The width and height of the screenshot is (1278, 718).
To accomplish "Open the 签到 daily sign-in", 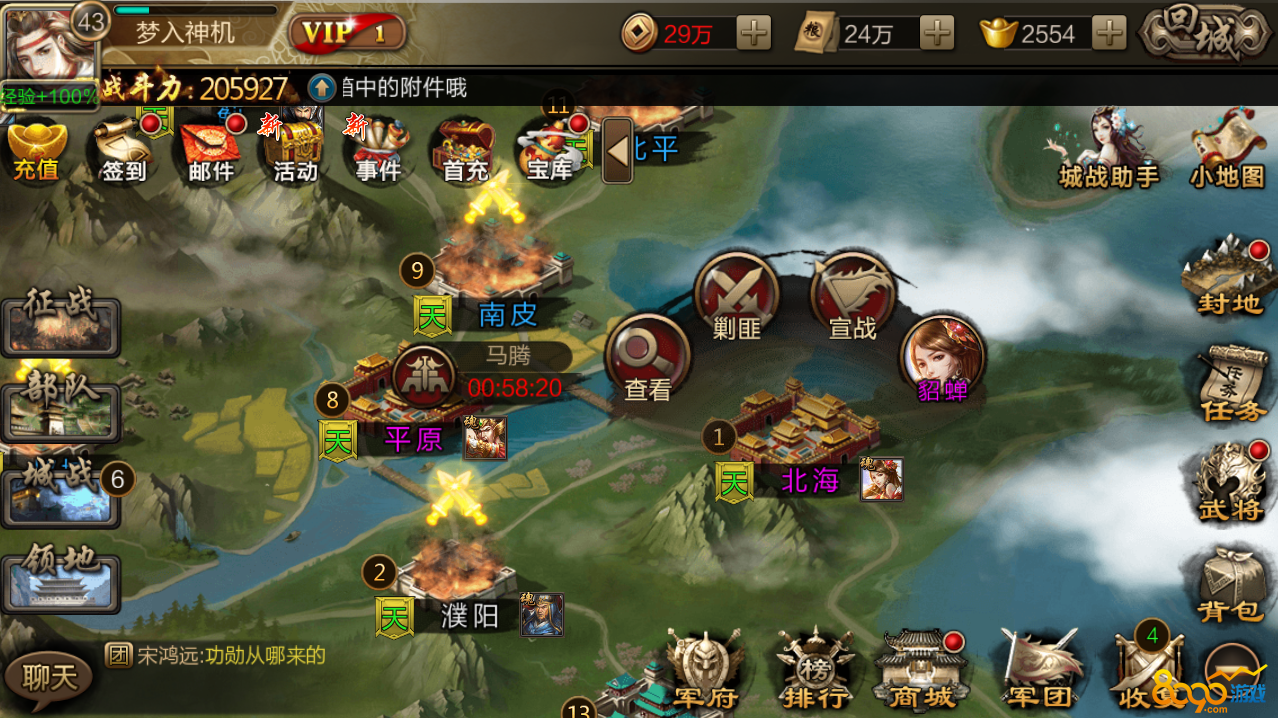I will 123,152.
